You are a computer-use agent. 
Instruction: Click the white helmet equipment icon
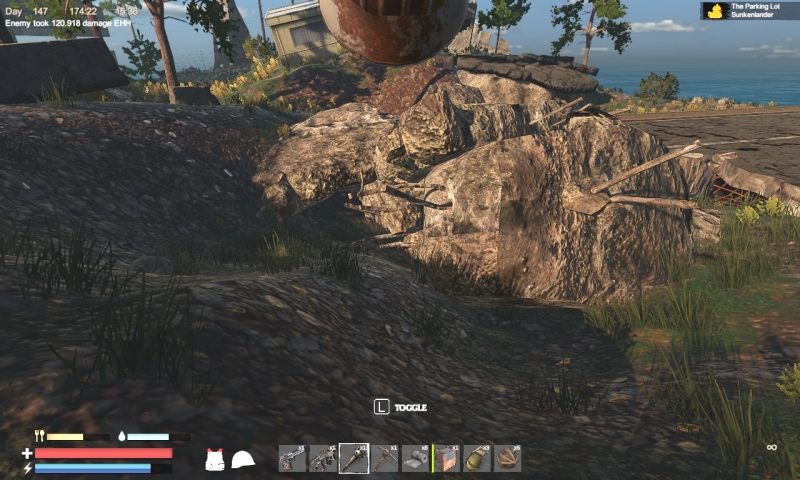coord(243,459)
